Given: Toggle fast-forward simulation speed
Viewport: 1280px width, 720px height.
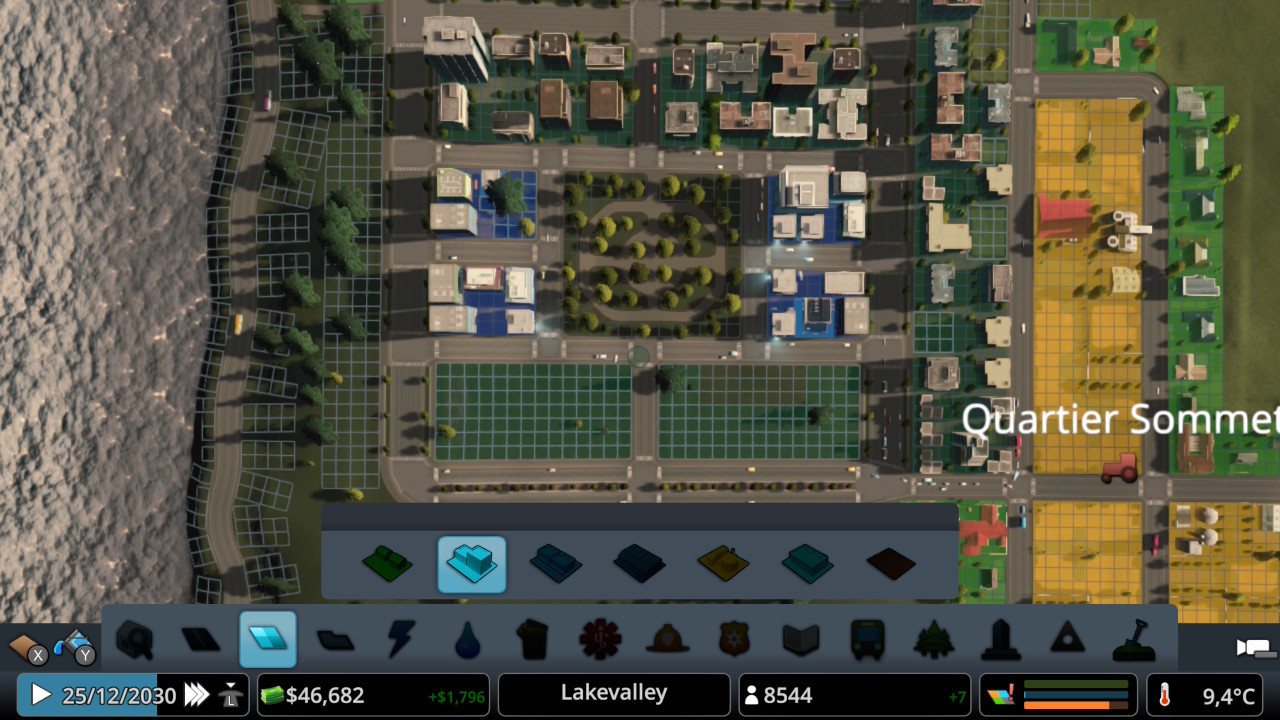Looking at the screenshot, I should point(198,694).
